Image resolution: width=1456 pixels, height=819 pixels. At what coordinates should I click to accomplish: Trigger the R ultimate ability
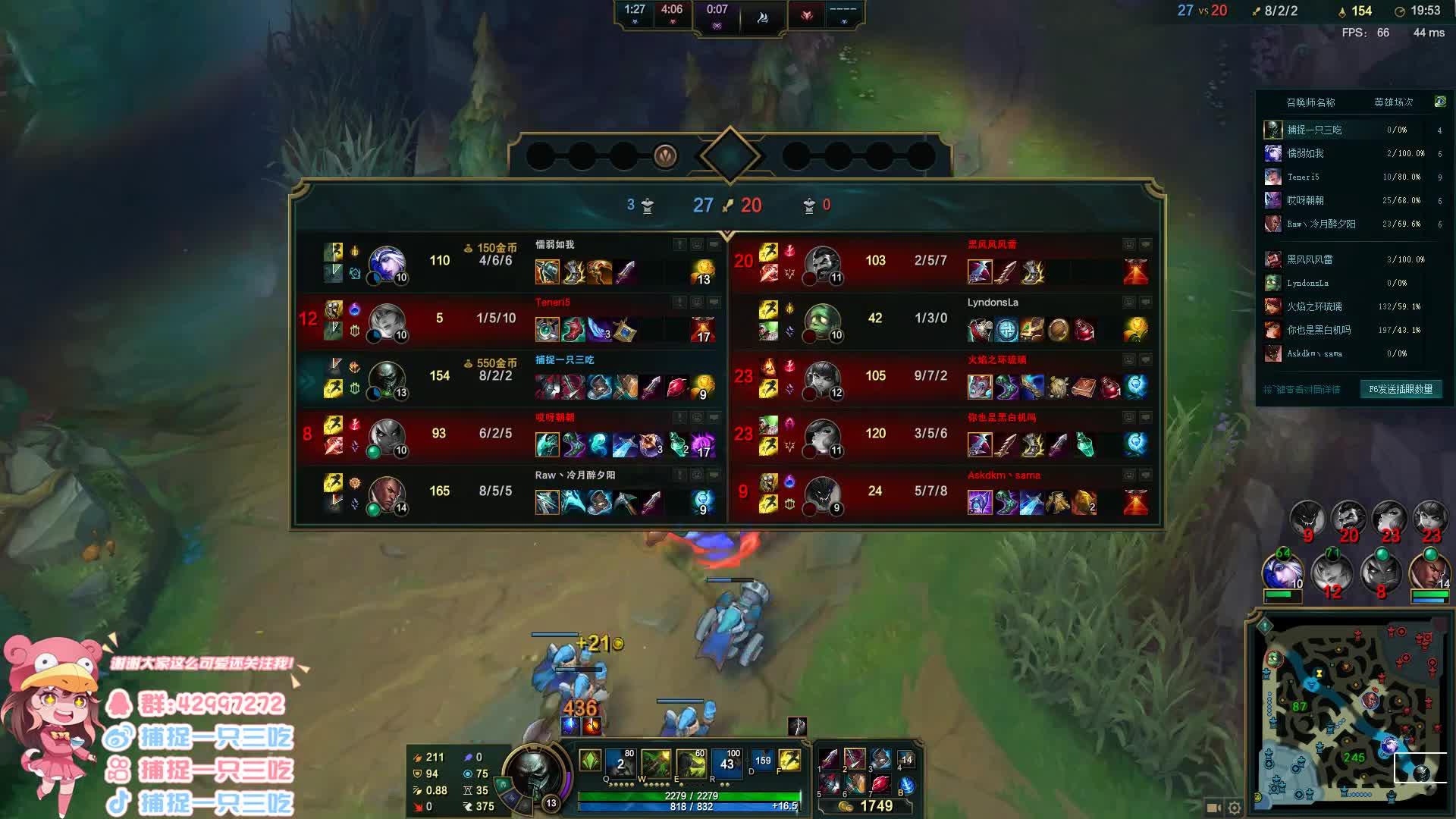[726, 763]
